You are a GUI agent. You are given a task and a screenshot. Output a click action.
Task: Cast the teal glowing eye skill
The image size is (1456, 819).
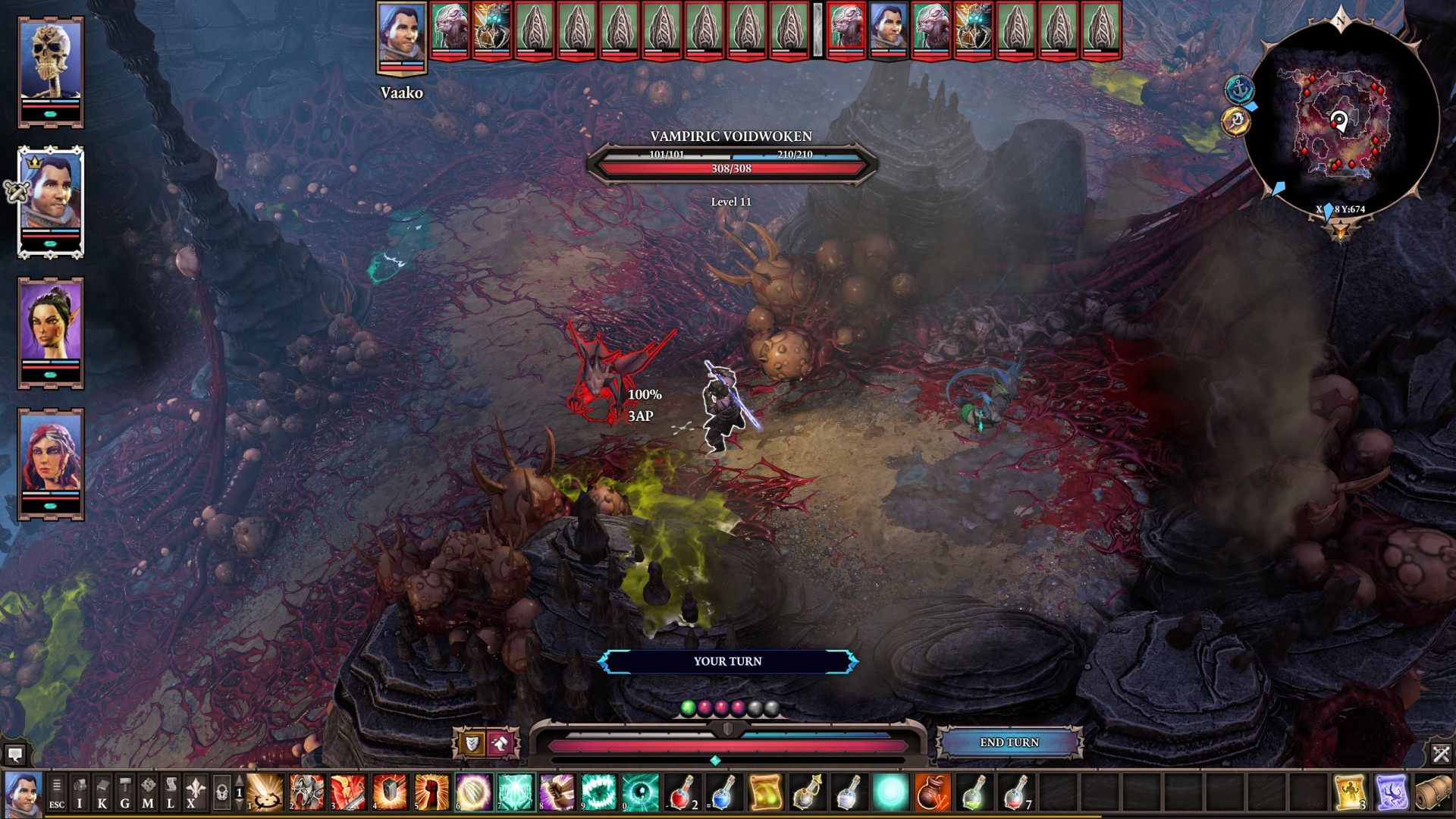coord(640,792)
